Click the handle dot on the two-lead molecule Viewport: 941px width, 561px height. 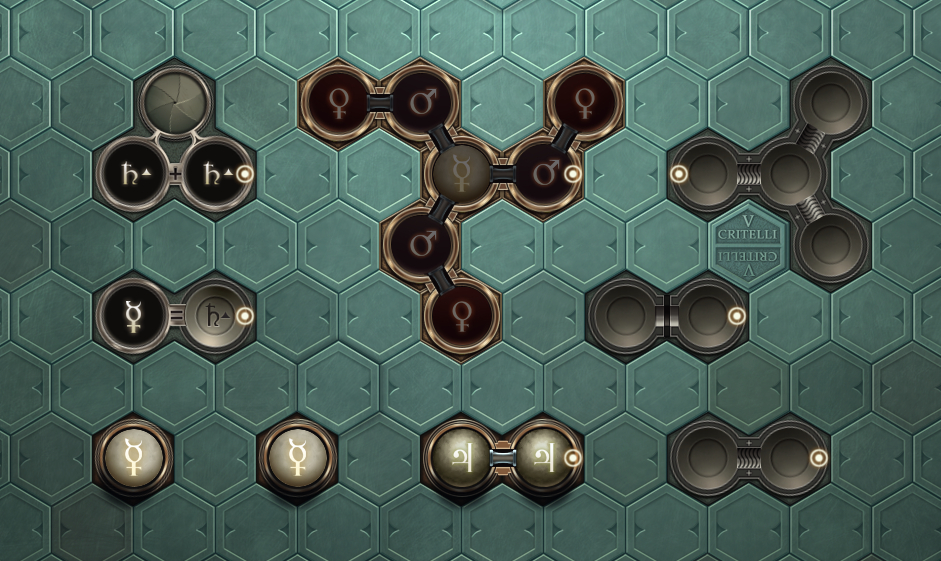pyautogui.click(x=245, y=173)
